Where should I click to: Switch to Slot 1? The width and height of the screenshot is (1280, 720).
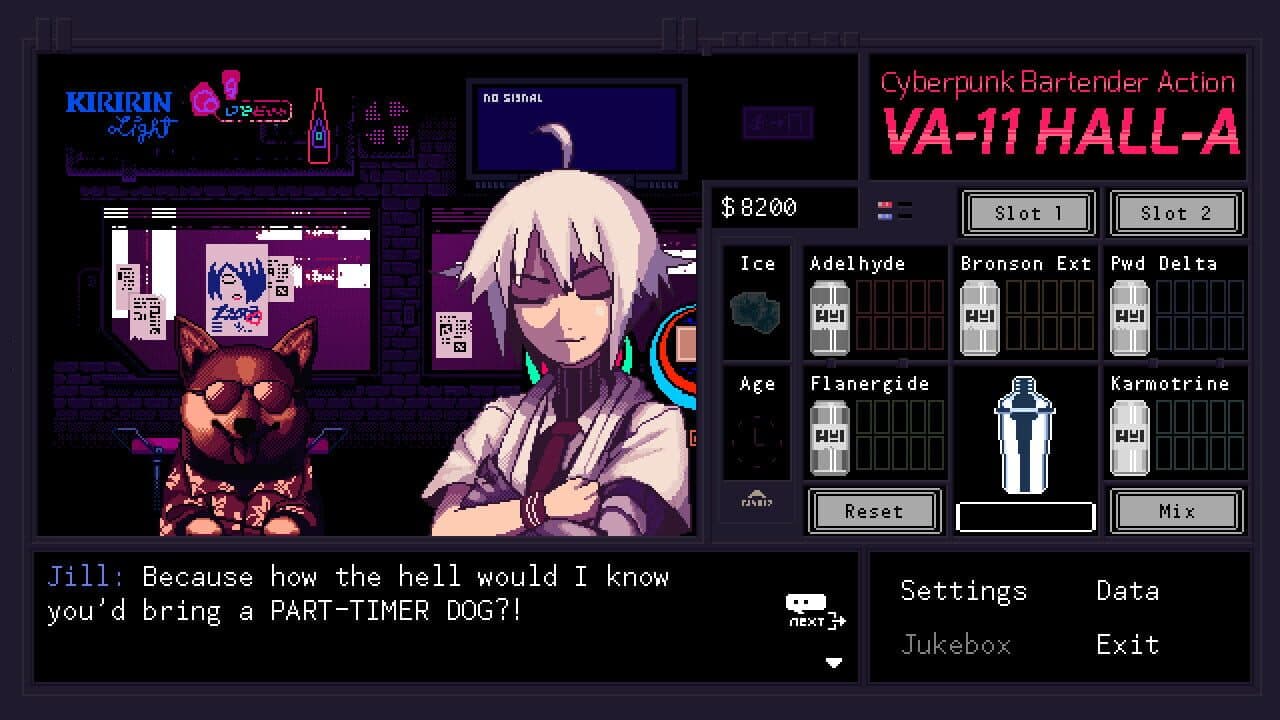[x=1027, y=213]
